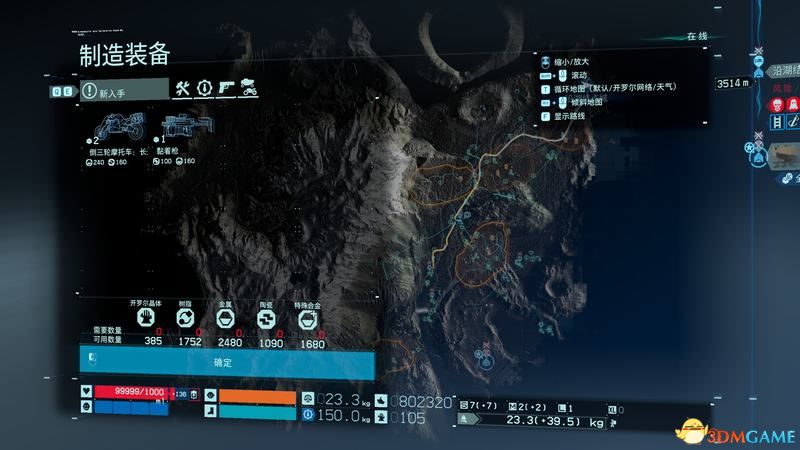Image resolution: width=800 pixels, height=450 pixels.
Task: Select the 新入手 category tab
Action: [x=124, y=89]
